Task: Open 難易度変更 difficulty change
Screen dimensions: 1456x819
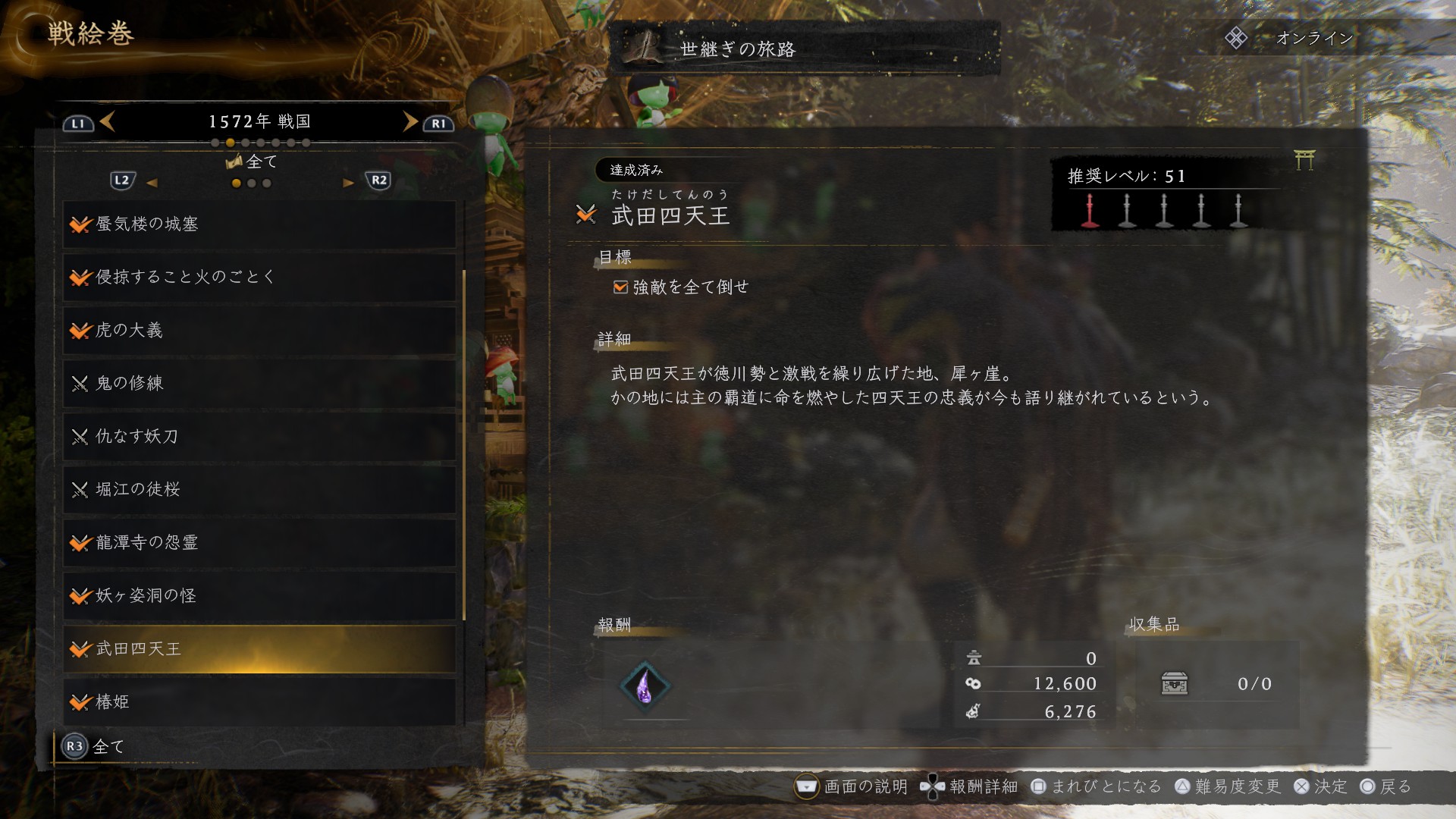Action: (1228, 786)
